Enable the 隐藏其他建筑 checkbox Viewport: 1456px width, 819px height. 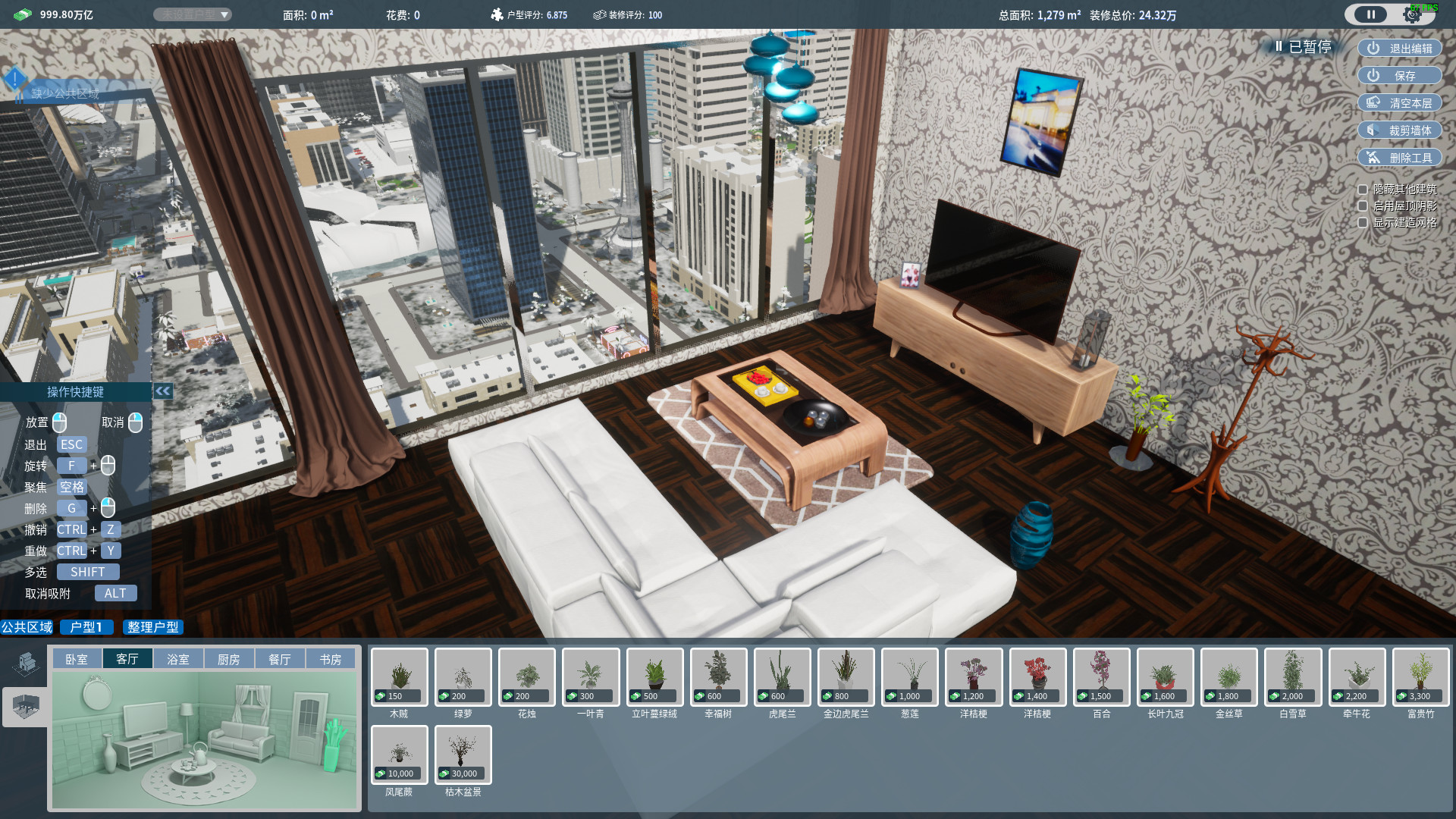tap(1362, 189)
